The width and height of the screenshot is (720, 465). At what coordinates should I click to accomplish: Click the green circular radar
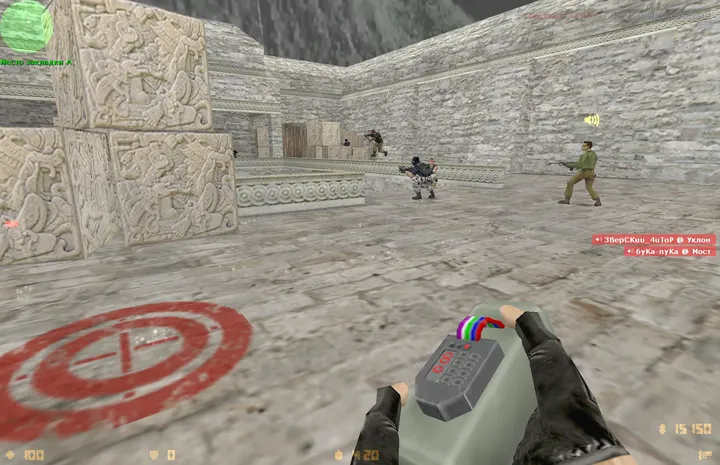(x=25, y=25)
